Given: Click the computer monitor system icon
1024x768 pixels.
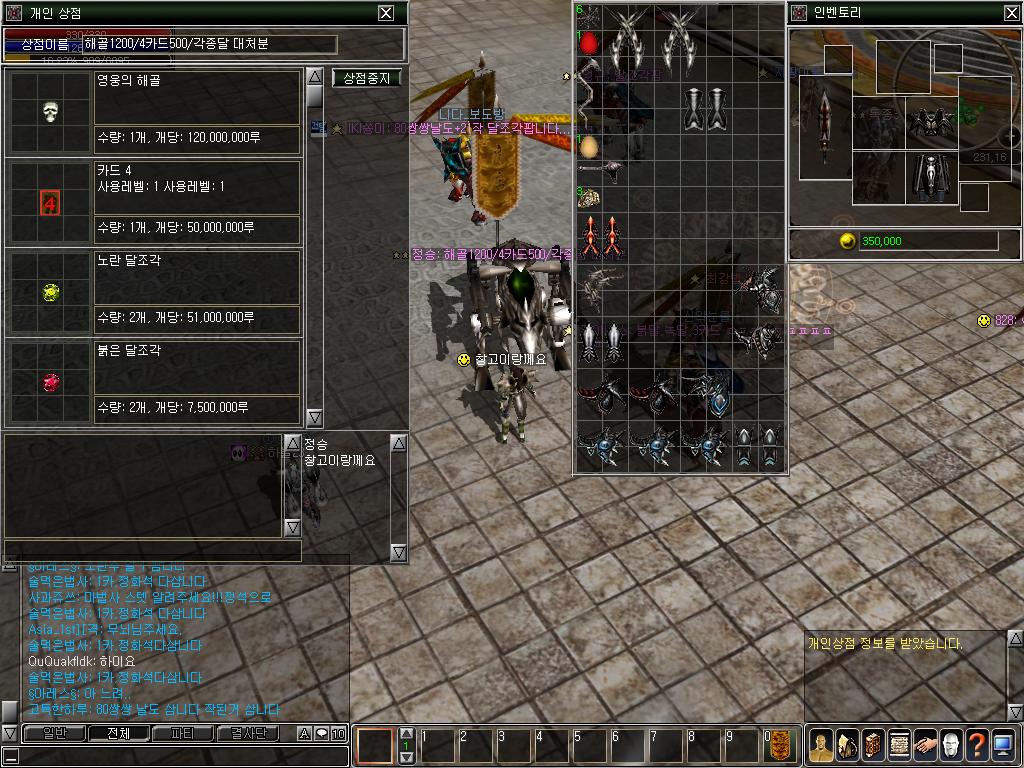Looking at the screenshot, I should point(1003,743).
